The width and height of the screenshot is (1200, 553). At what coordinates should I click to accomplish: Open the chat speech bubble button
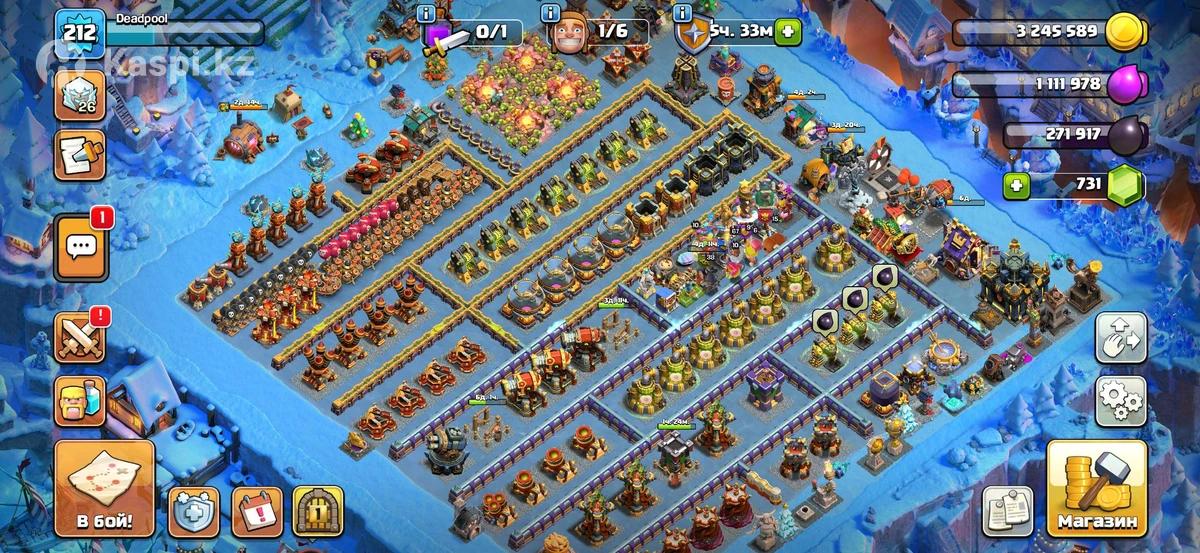coord(80,246)
